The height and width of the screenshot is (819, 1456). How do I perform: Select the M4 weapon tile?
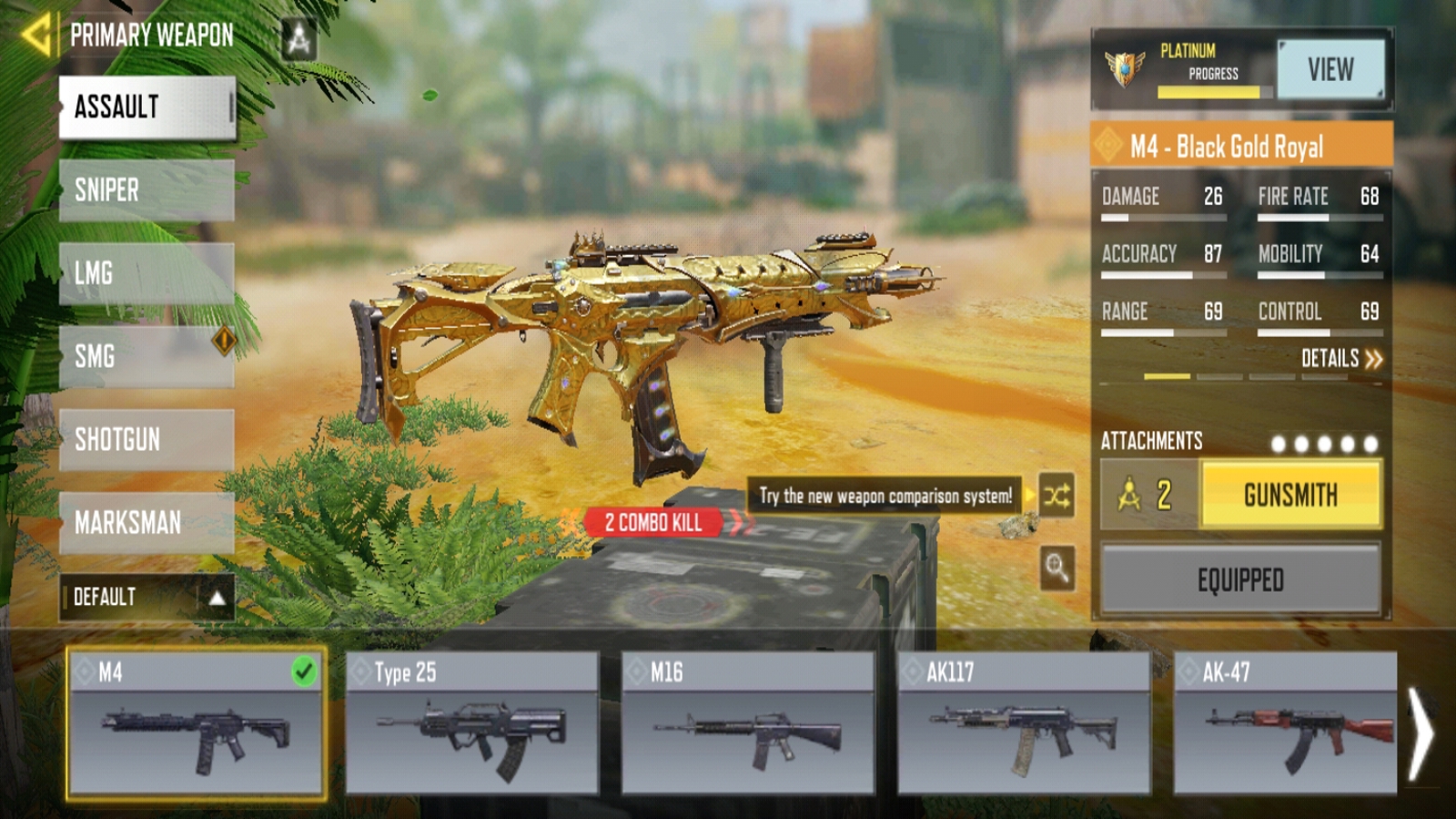pos(196,724)
